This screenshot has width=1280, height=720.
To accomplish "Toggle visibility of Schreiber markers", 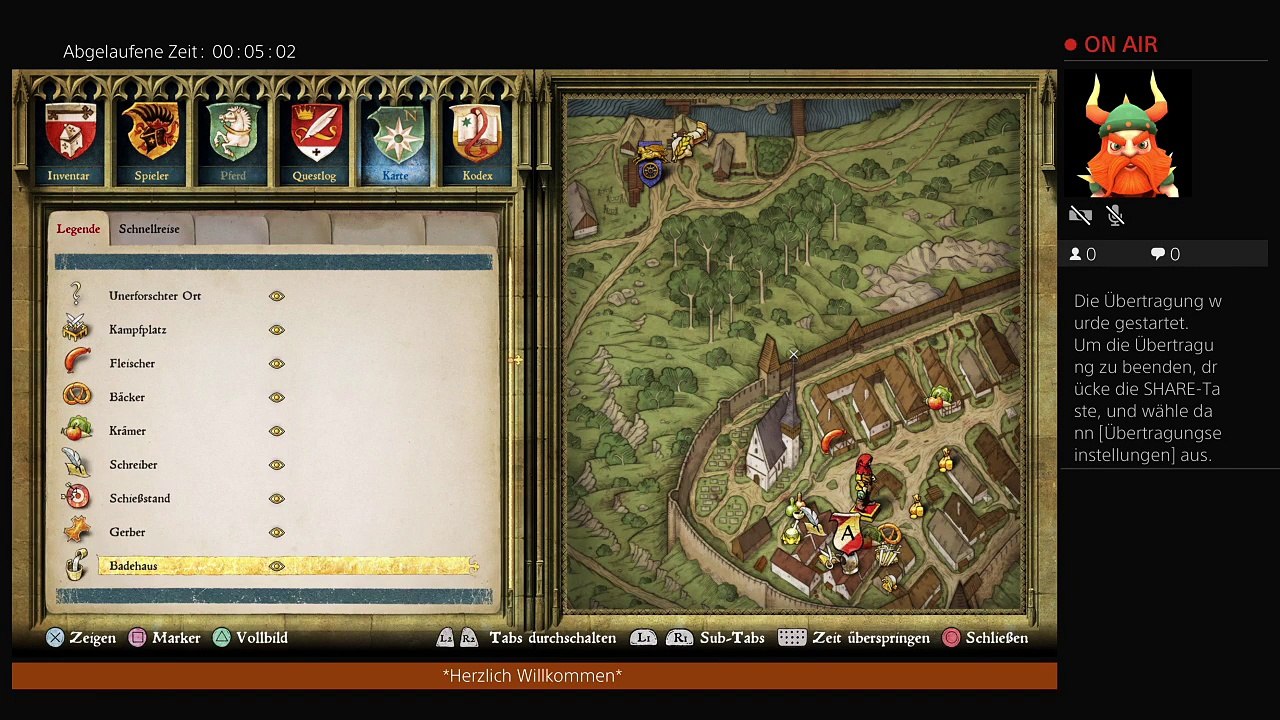I will [x=277, y=465].
